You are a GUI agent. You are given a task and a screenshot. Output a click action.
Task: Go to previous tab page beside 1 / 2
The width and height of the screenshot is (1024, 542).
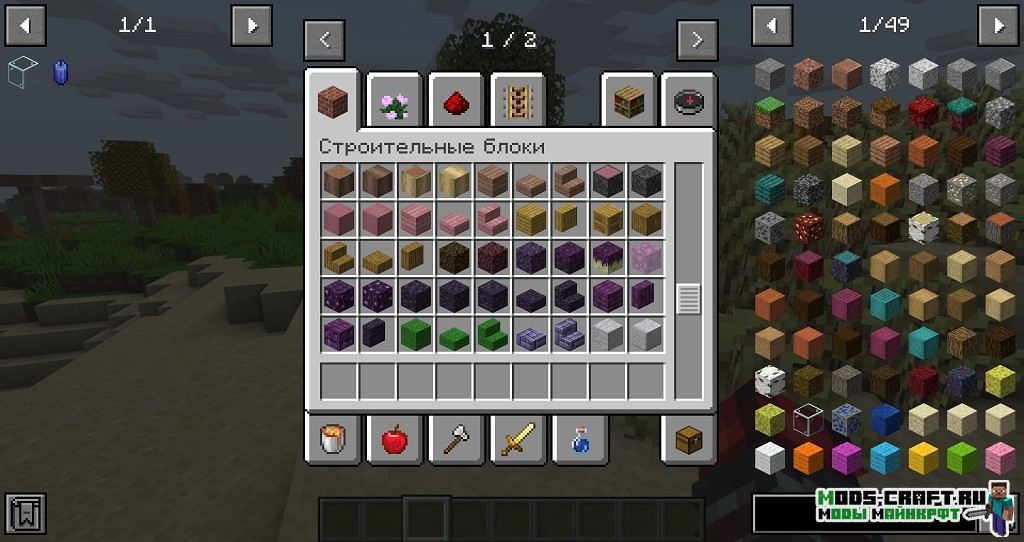coord(325,41)
